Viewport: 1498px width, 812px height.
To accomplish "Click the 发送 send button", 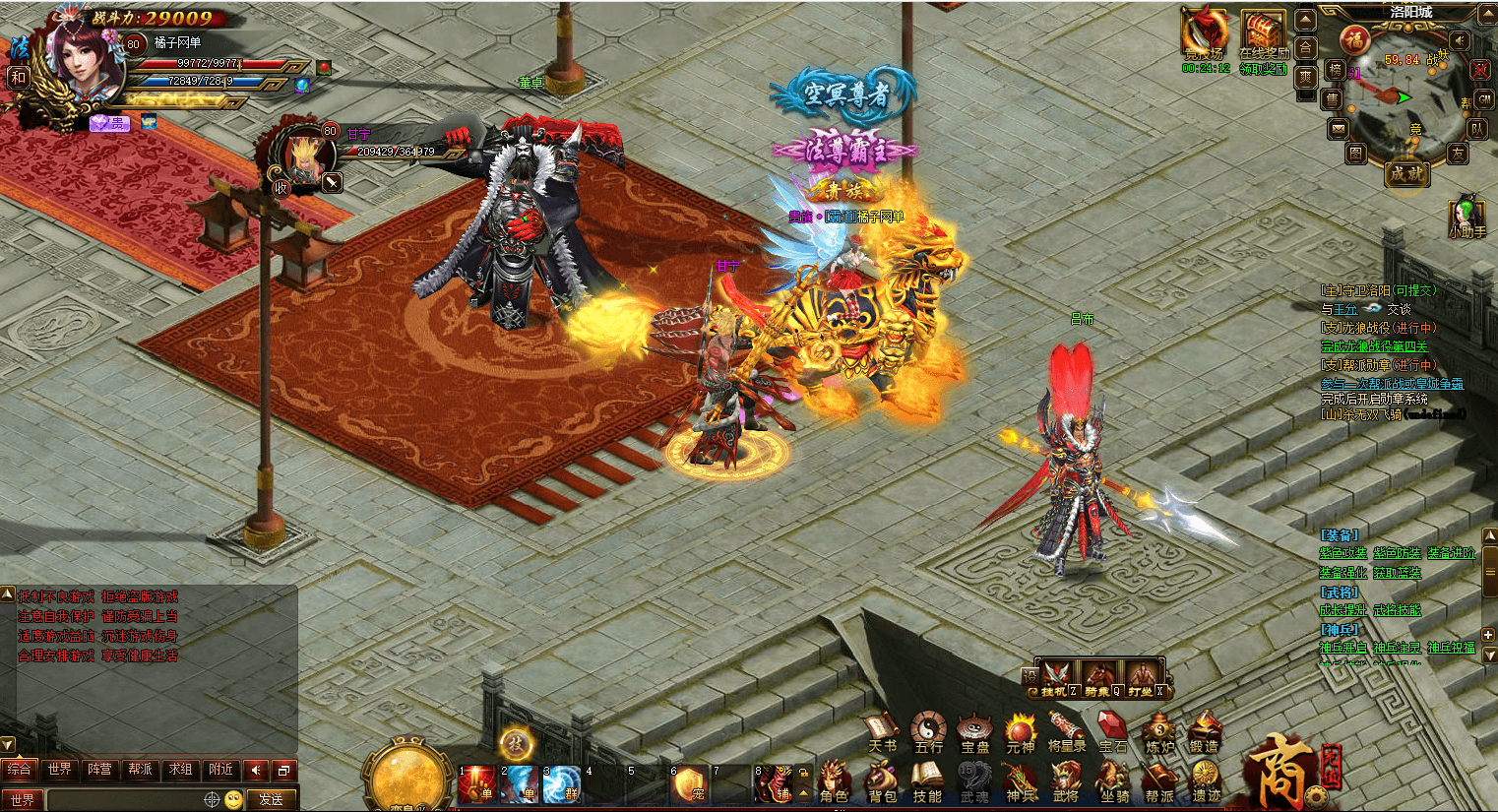I will [x=272, y=799].
